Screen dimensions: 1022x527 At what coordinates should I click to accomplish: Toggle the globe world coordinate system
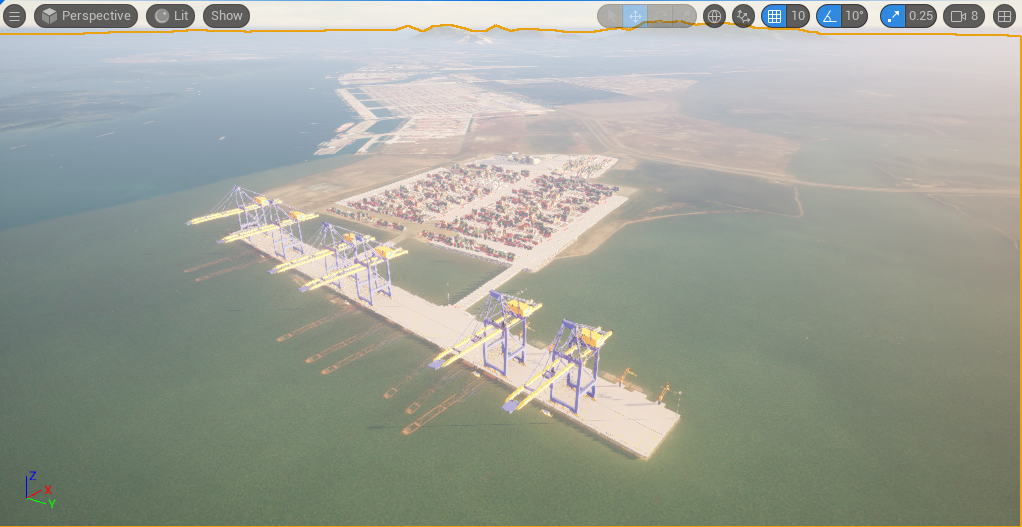[x=714, y=16]
